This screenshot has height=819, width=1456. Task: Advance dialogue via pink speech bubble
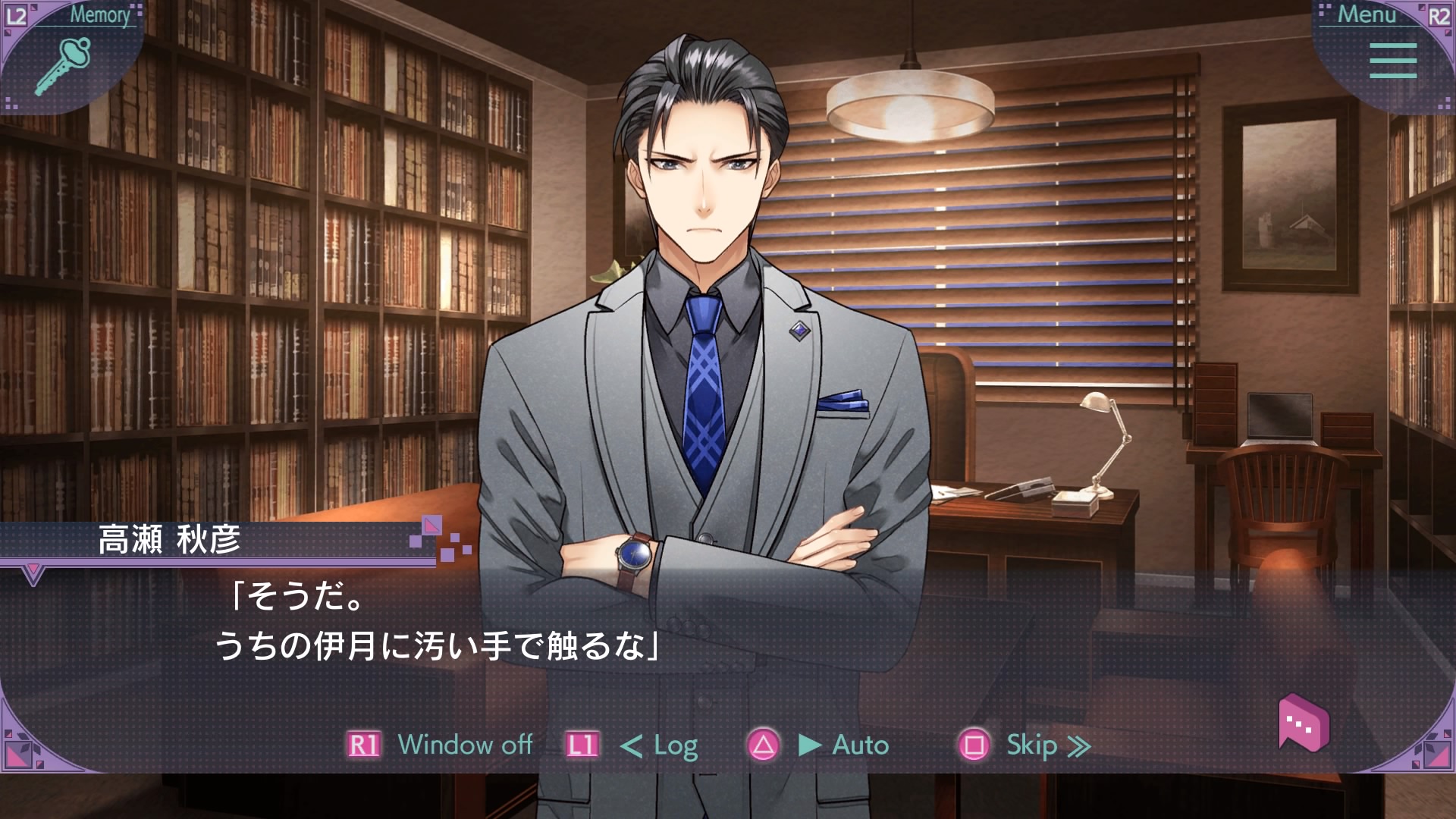pos(1303,723)
